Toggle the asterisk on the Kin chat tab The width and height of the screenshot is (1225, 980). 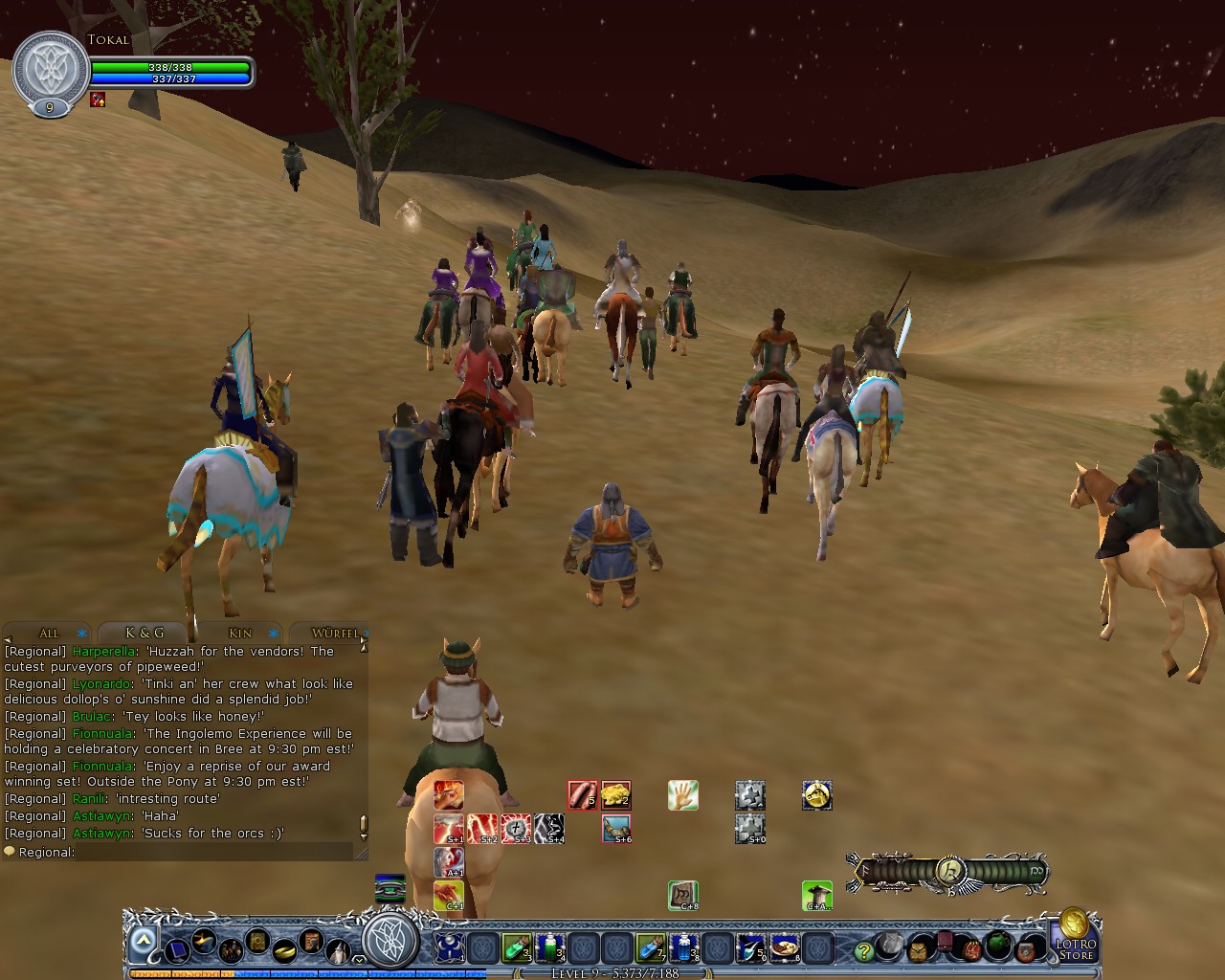[275, 633]
